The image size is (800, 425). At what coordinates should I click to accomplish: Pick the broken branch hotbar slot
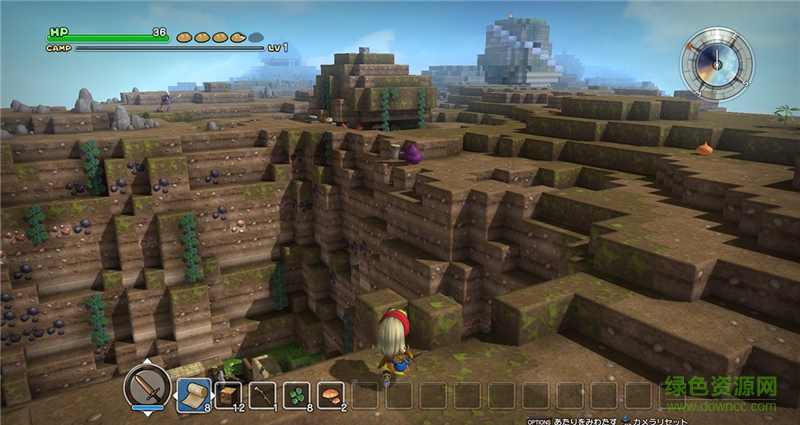(263, 394)
